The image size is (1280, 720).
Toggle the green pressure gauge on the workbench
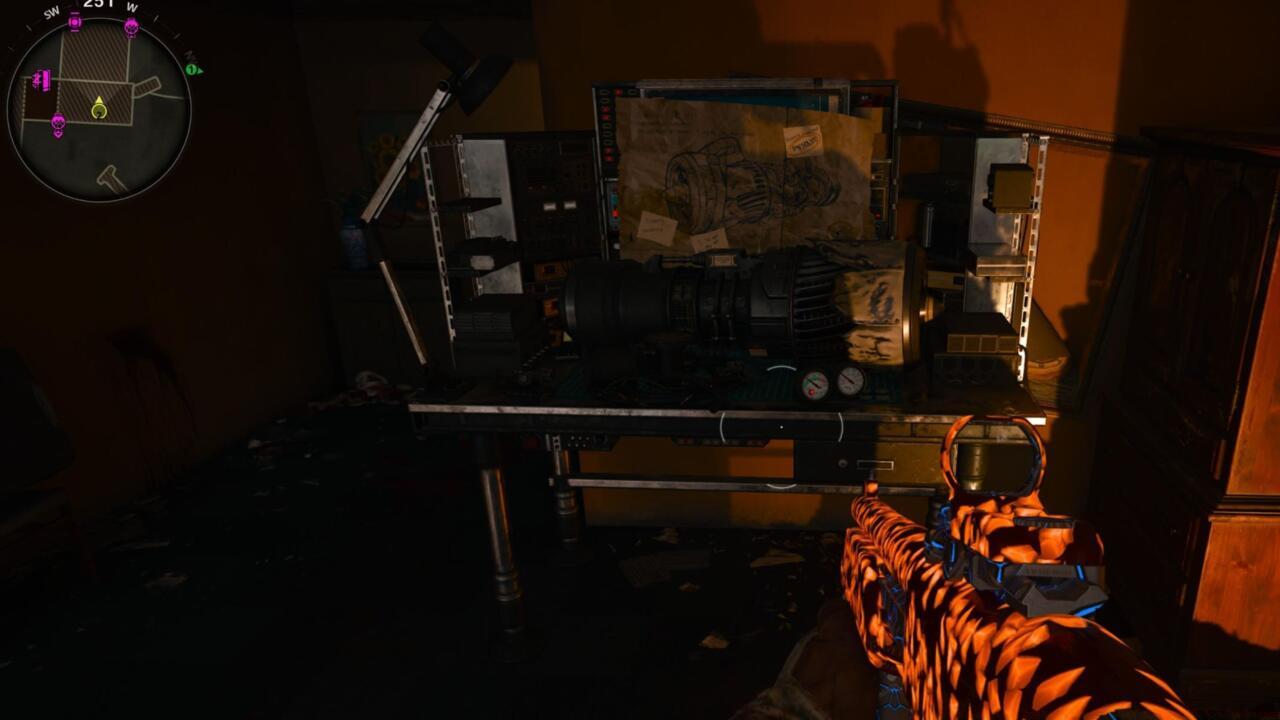point(815,385)
